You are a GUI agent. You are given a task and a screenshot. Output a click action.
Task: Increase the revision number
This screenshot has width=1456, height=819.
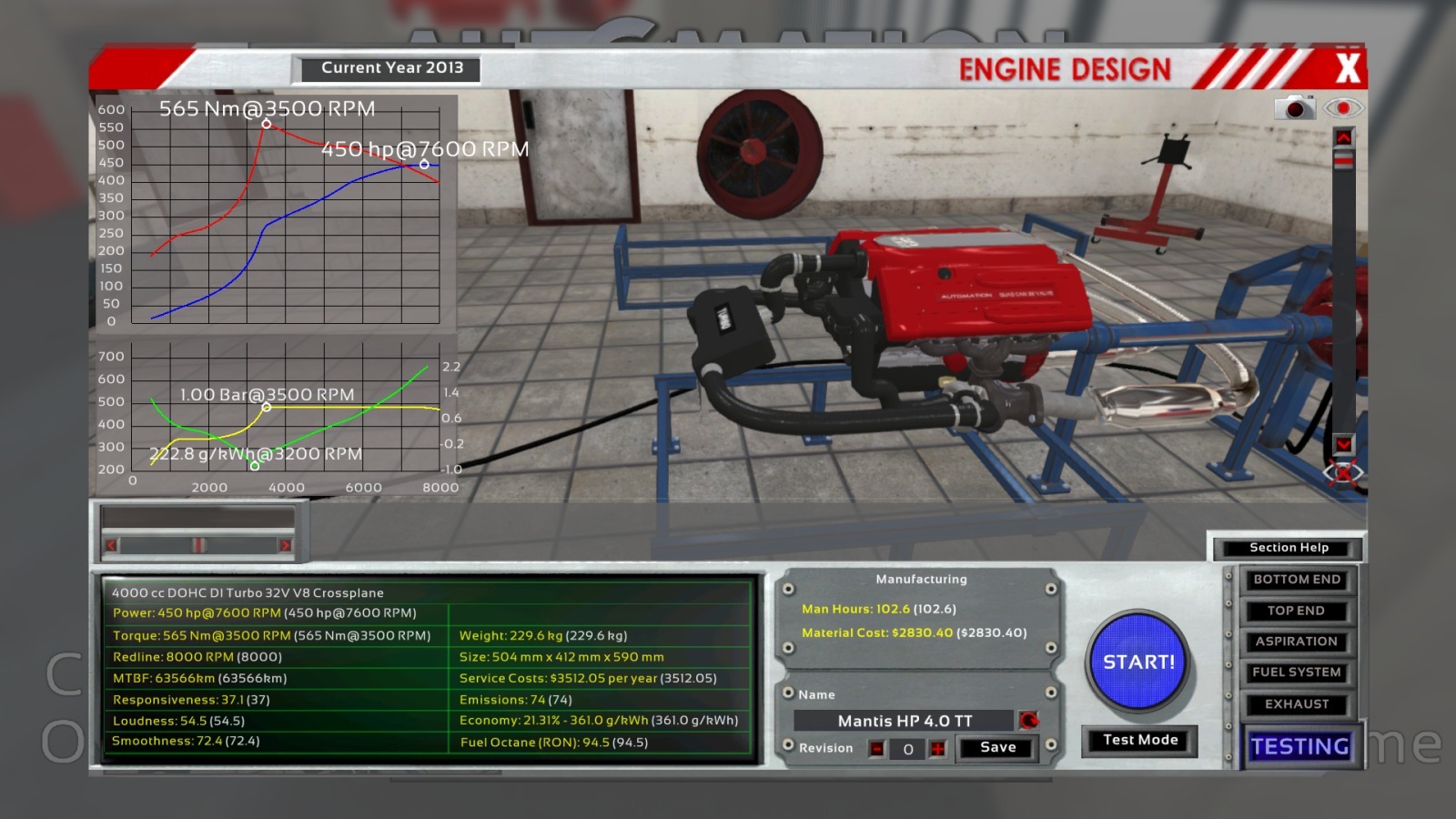937,749
